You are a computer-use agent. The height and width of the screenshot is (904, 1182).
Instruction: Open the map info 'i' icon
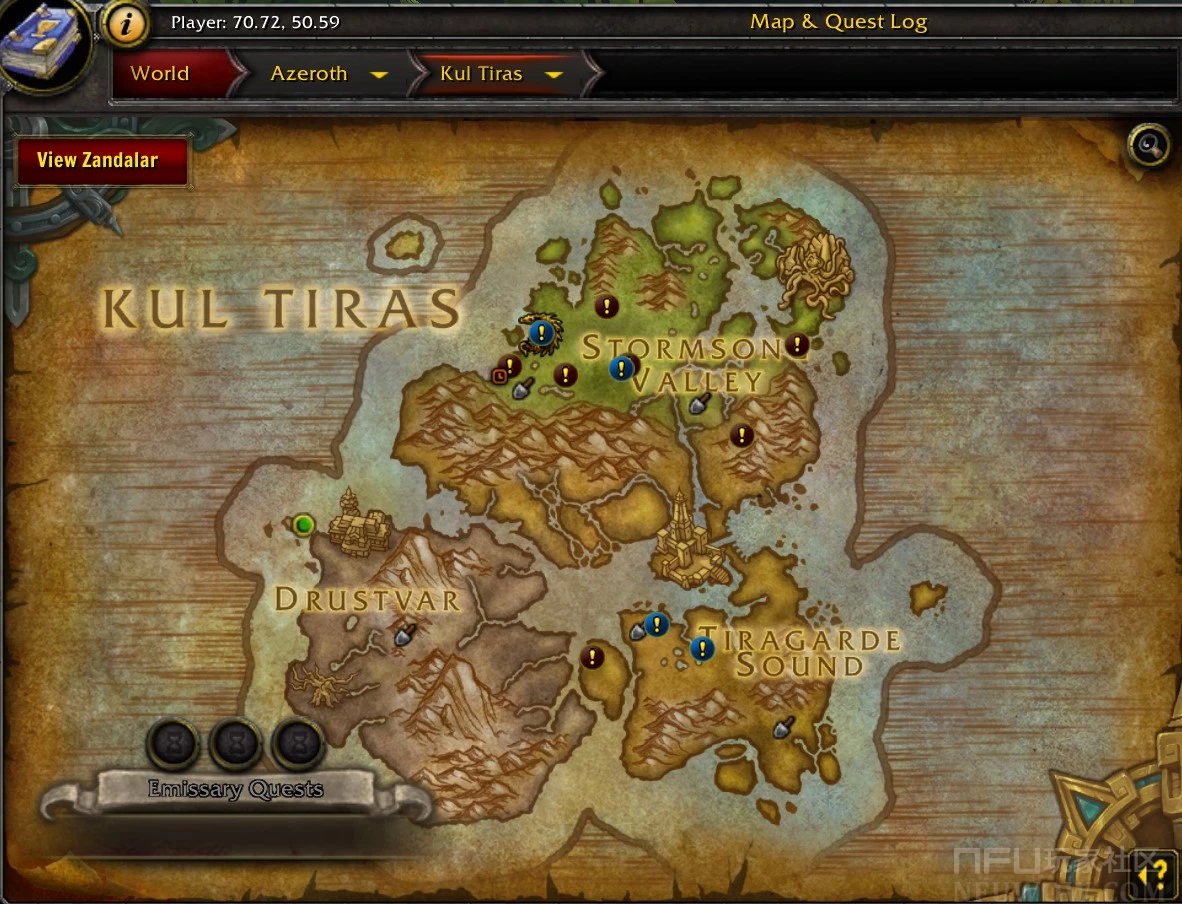pos(126,25)
